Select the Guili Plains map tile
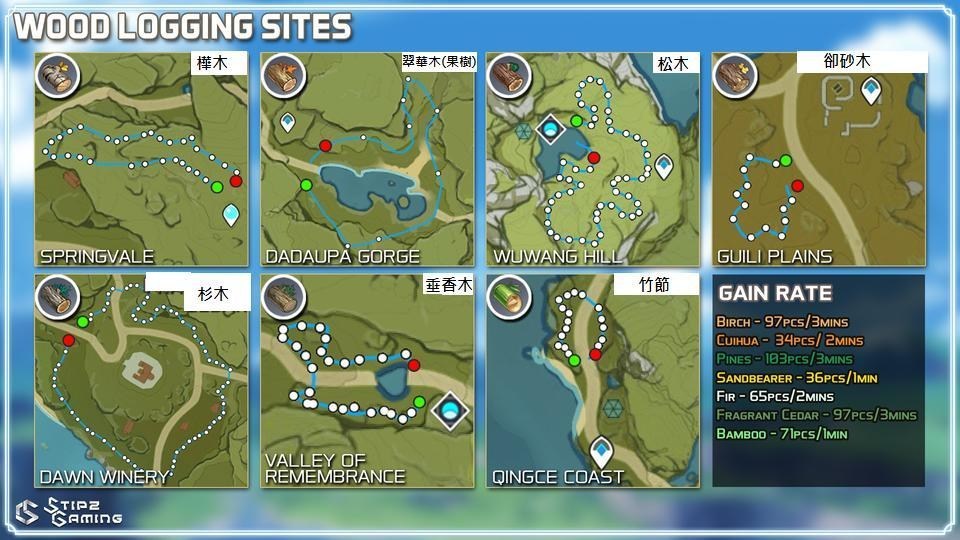Screen dimensions: 960x540 [818, 160]
